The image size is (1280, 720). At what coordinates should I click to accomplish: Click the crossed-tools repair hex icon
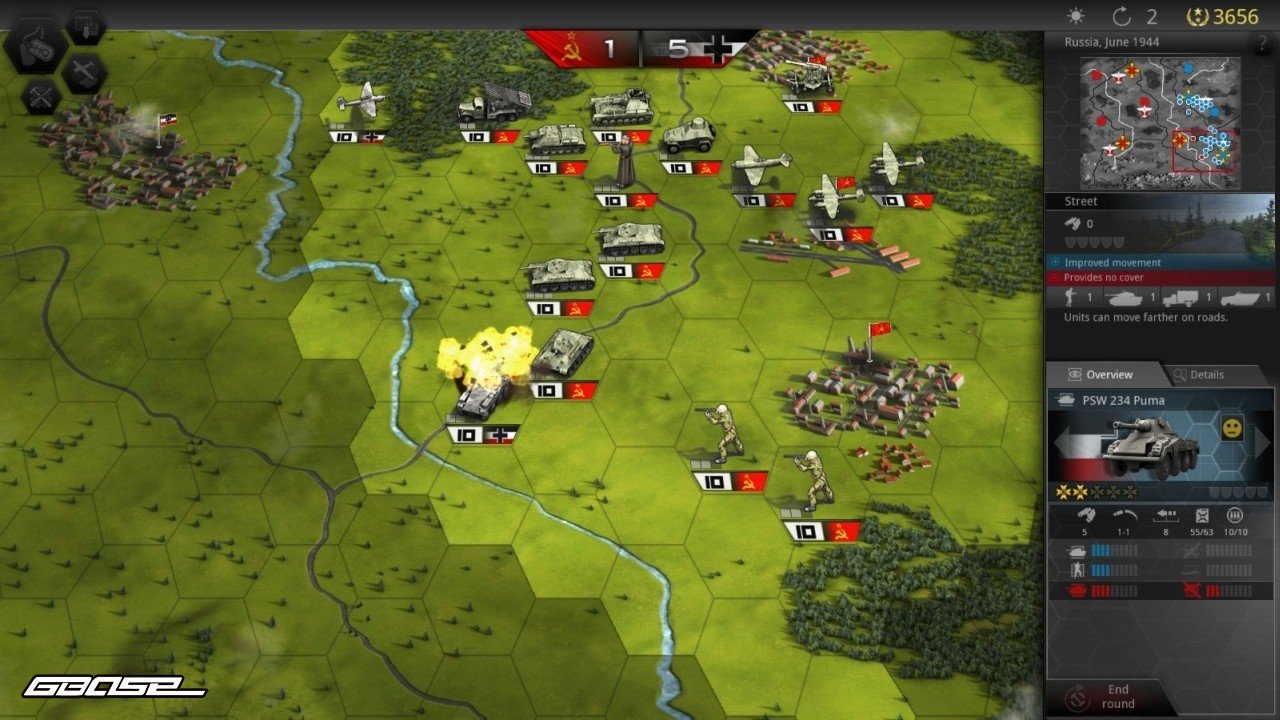point(41,96)
